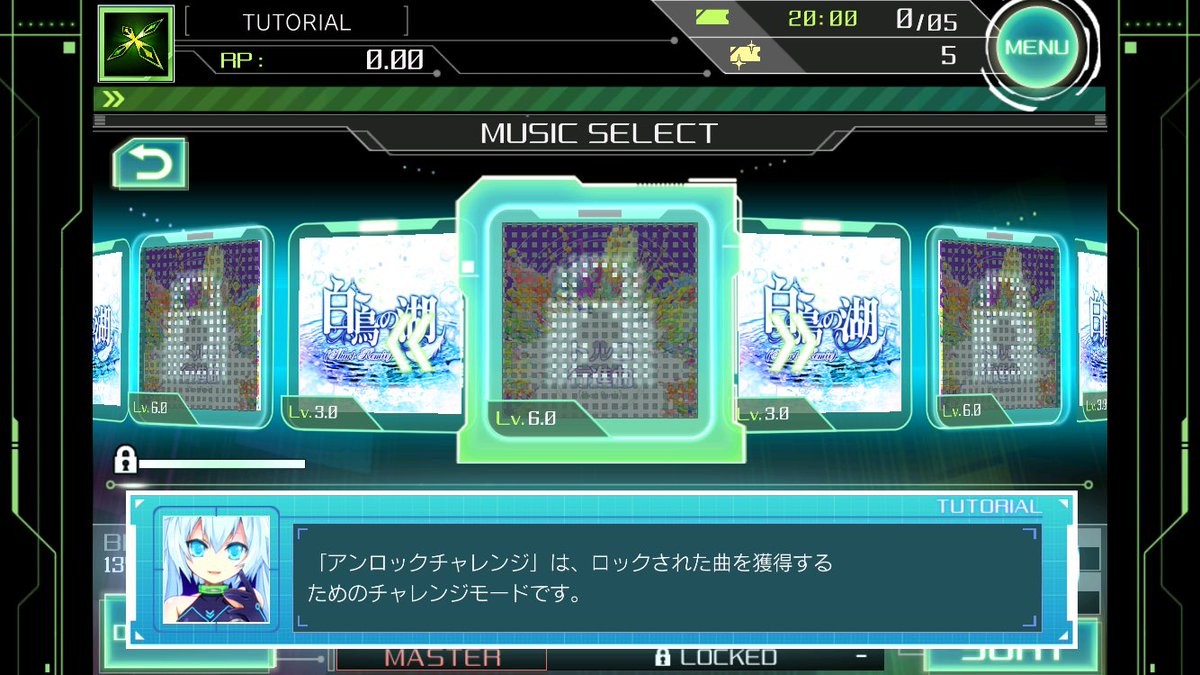Image resolution: width=1200 pixels, height=675 pixels.
Task: Choose the MASTER difficulty tab
Action: (442, 657)
